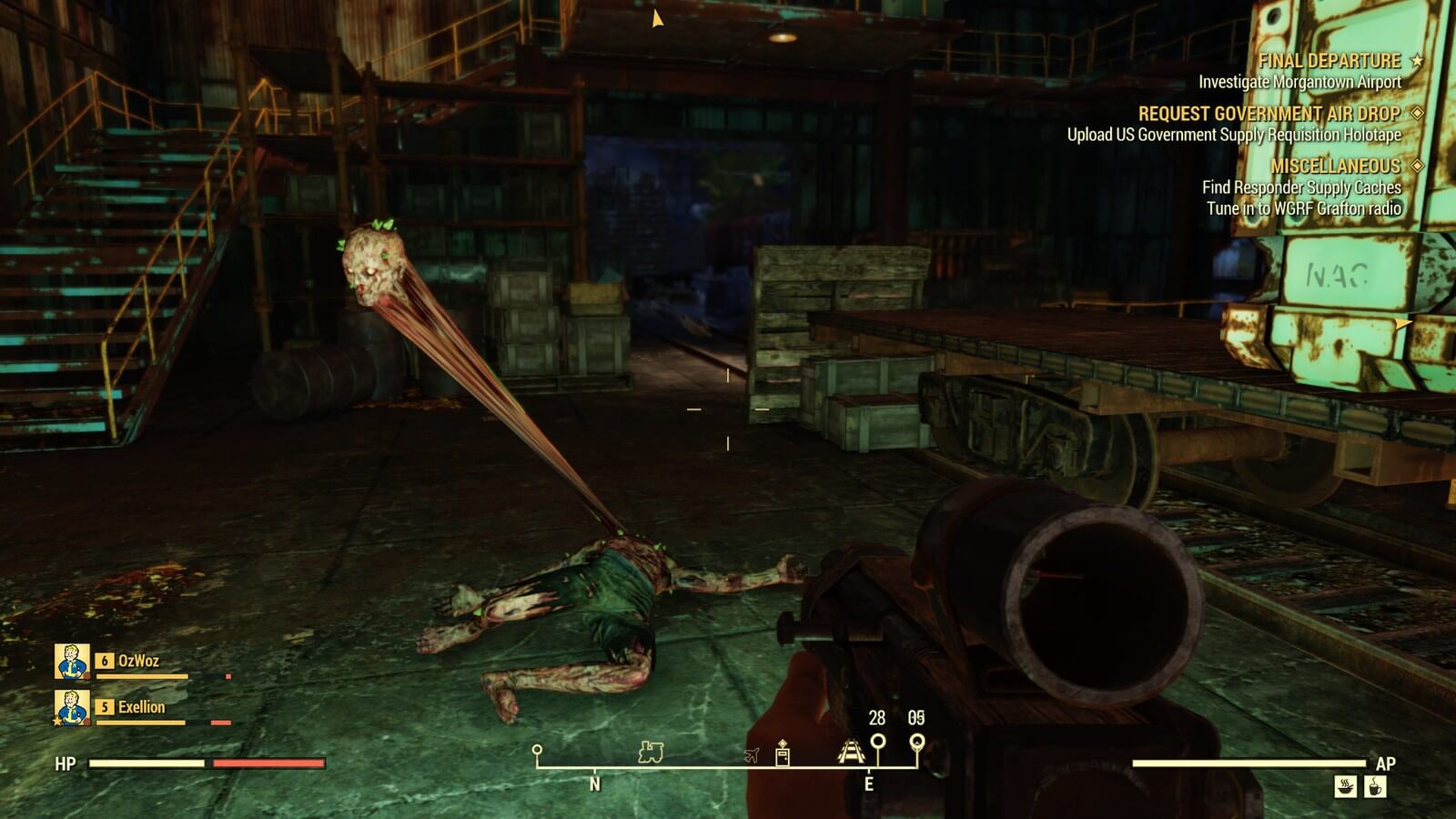Click Exellion's Vault Boy team portrait
1456x819 pixels.
(x=72, y=707)
